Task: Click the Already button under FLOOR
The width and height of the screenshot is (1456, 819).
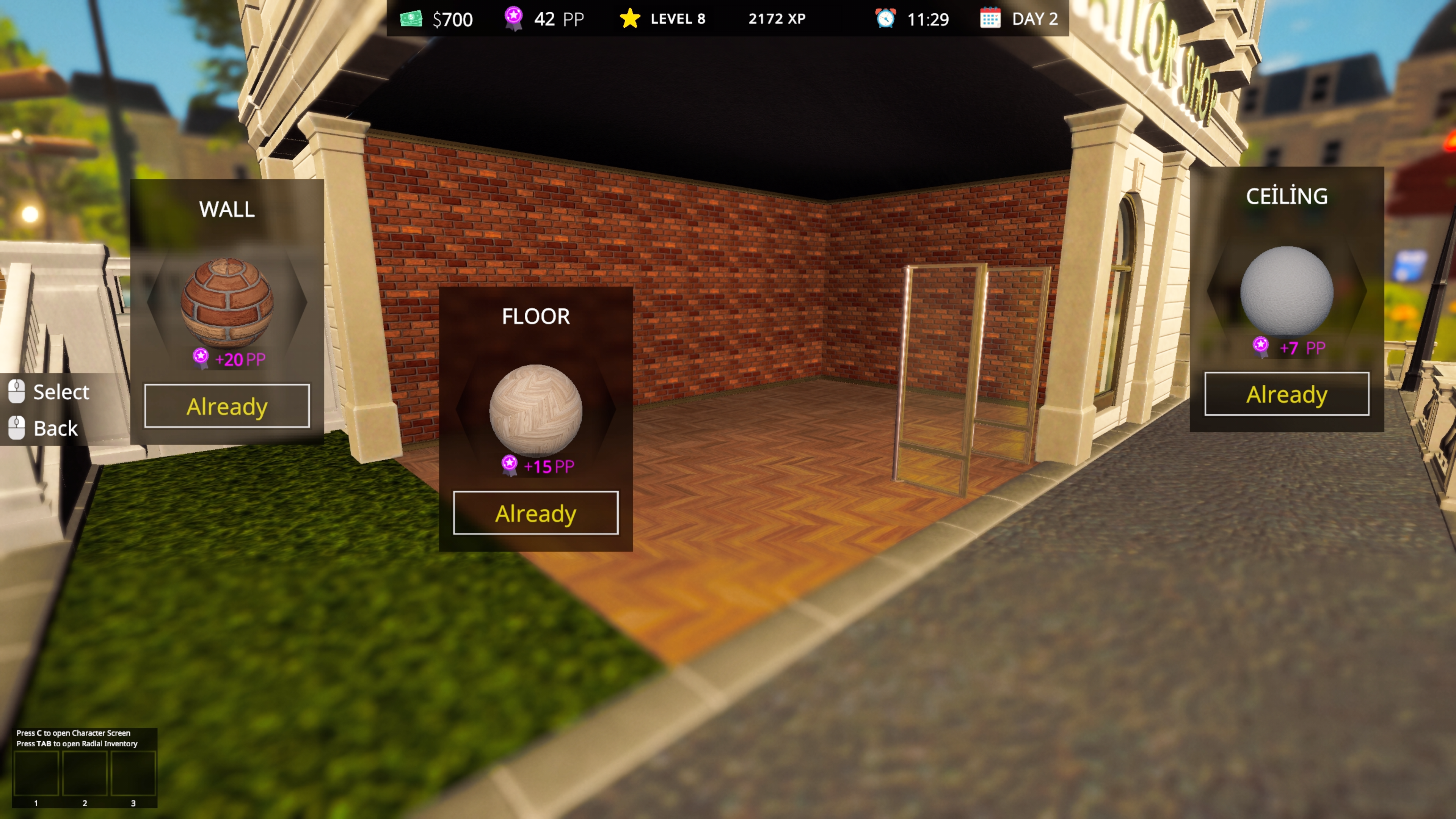Action: (x=535, y=513)
